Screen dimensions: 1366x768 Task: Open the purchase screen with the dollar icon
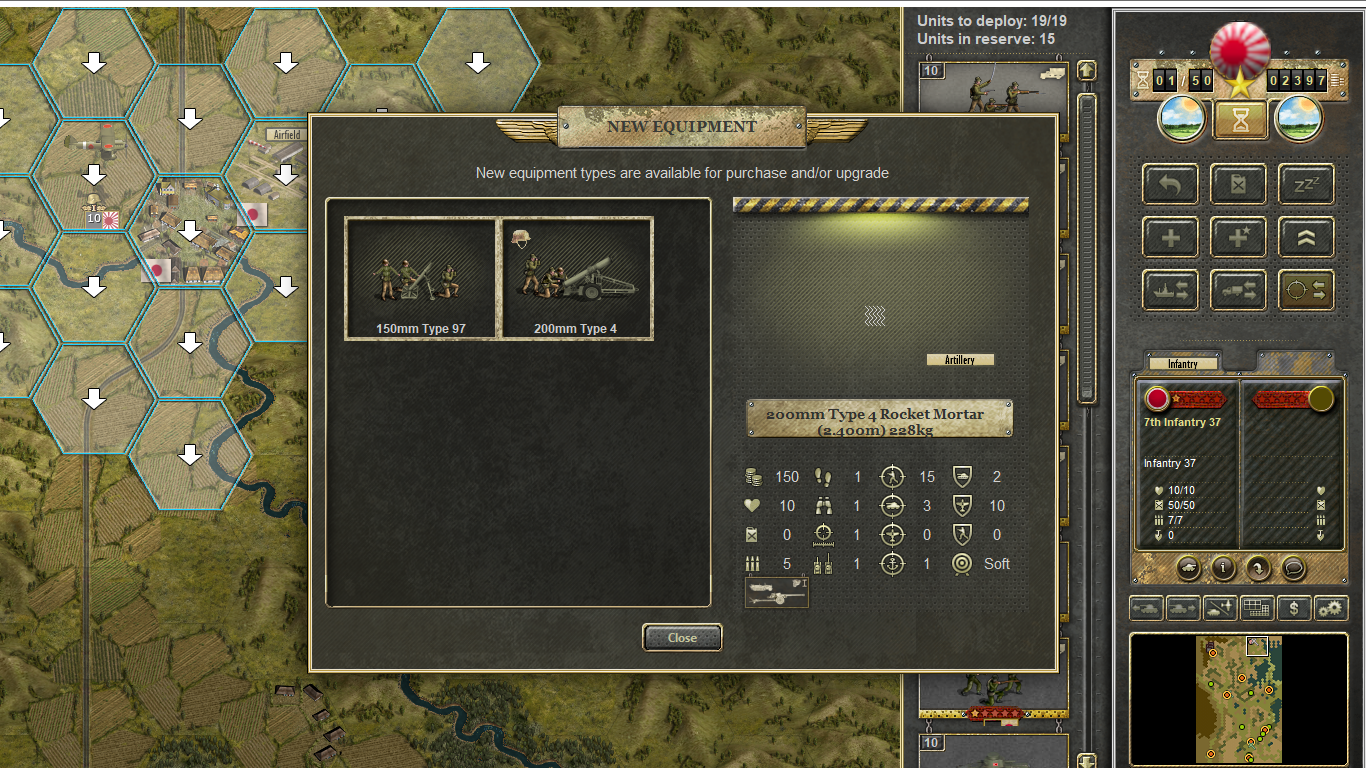tap(1295, 607)
